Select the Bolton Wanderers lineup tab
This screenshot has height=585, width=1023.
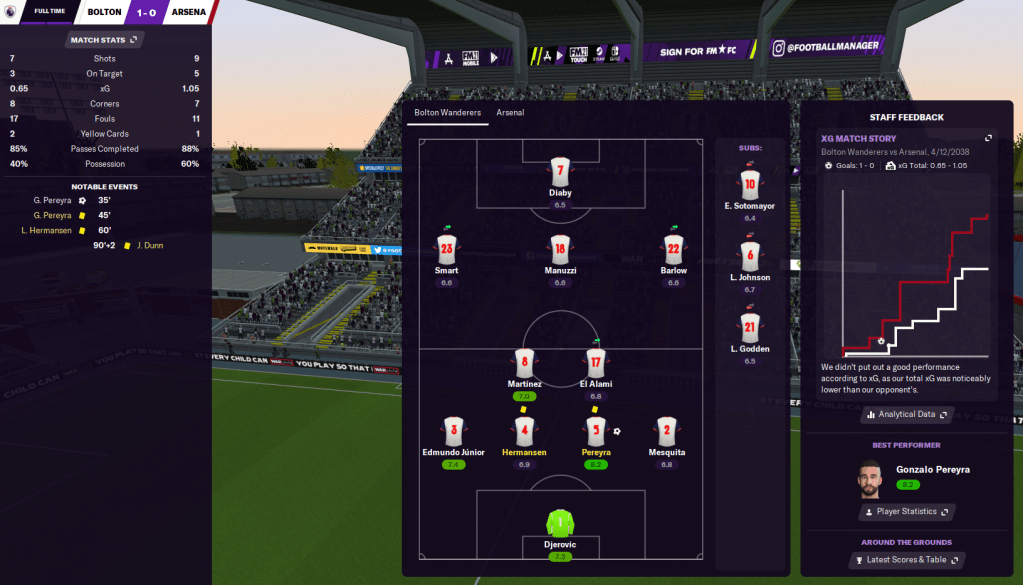tap(447, 113)
